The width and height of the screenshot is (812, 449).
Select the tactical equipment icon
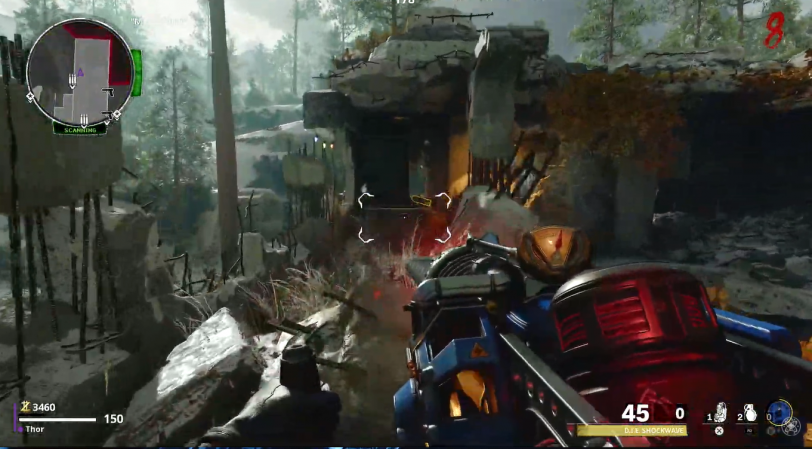point(718,413)
